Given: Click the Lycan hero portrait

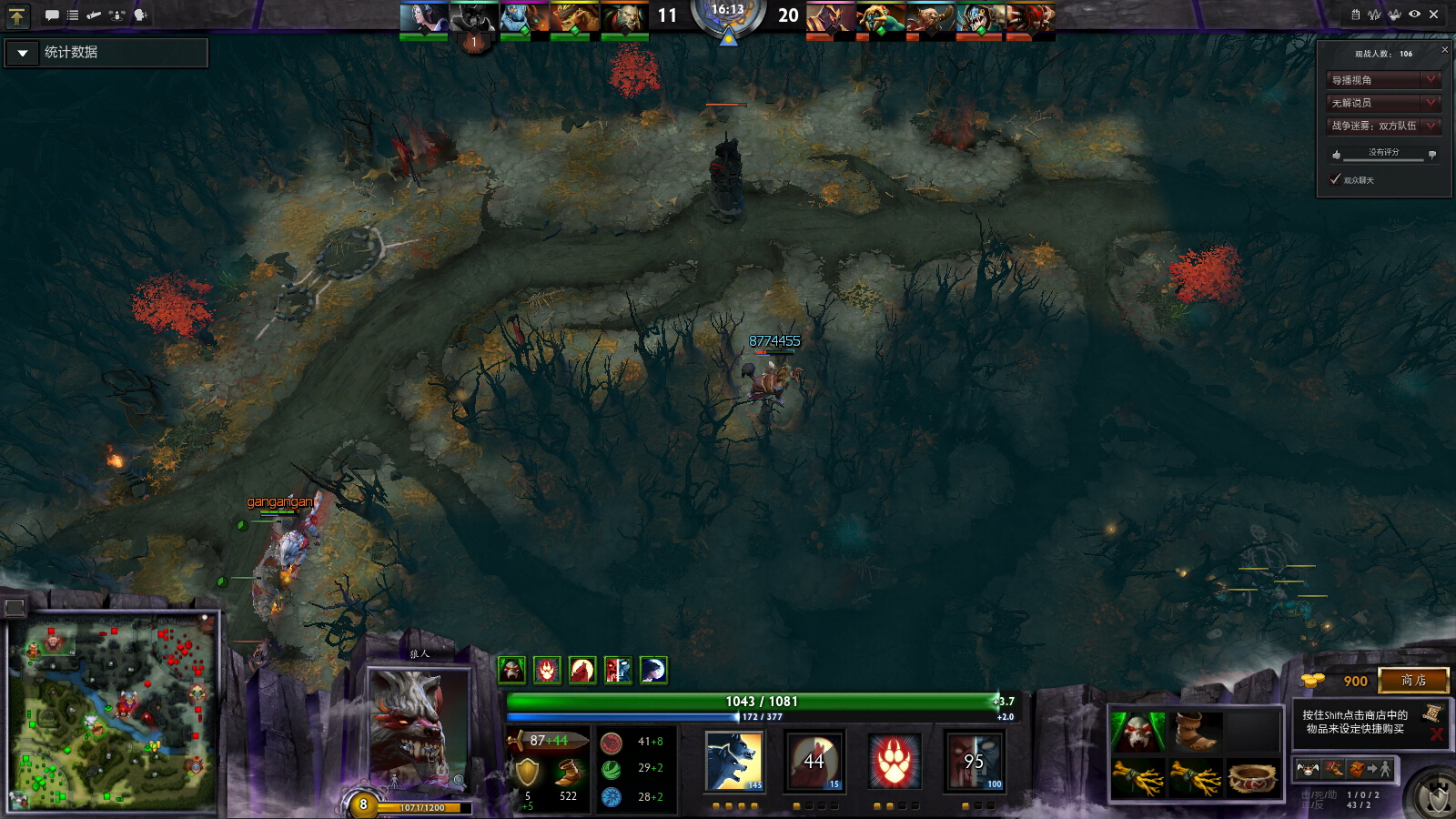Looking at the screenshot, I should pos(418,728).
